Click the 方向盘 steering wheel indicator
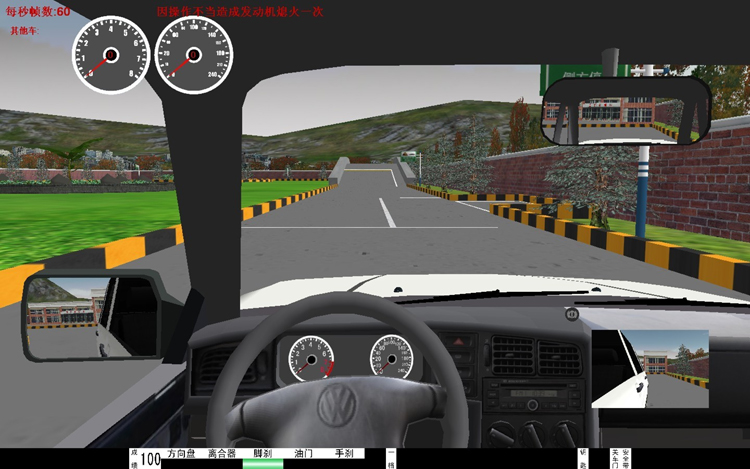 click(182, 454)
